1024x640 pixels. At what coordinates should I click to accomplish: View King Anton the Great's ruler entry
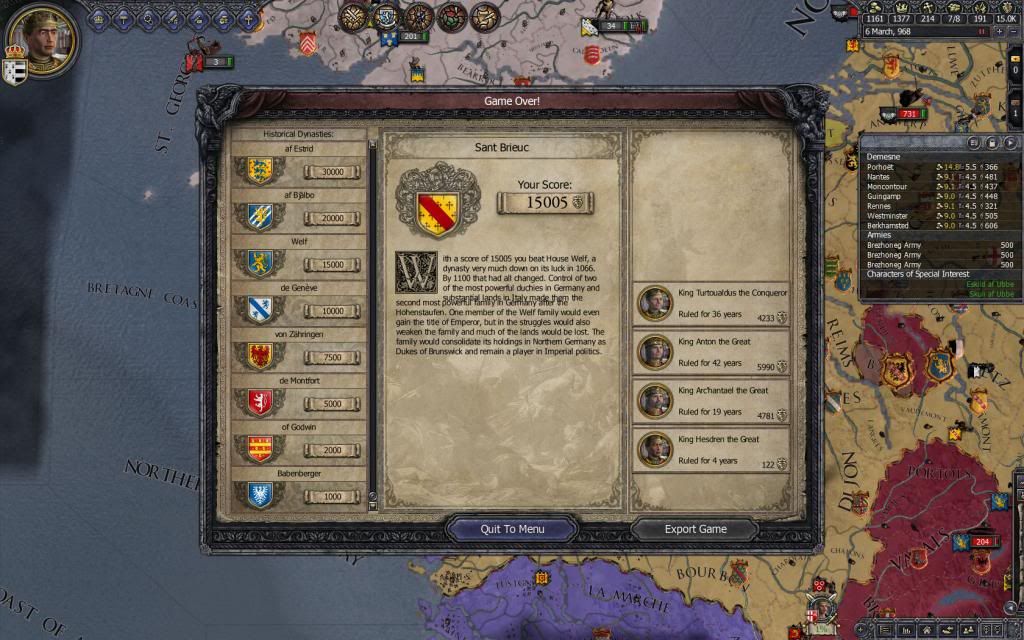tap(711, 352)
